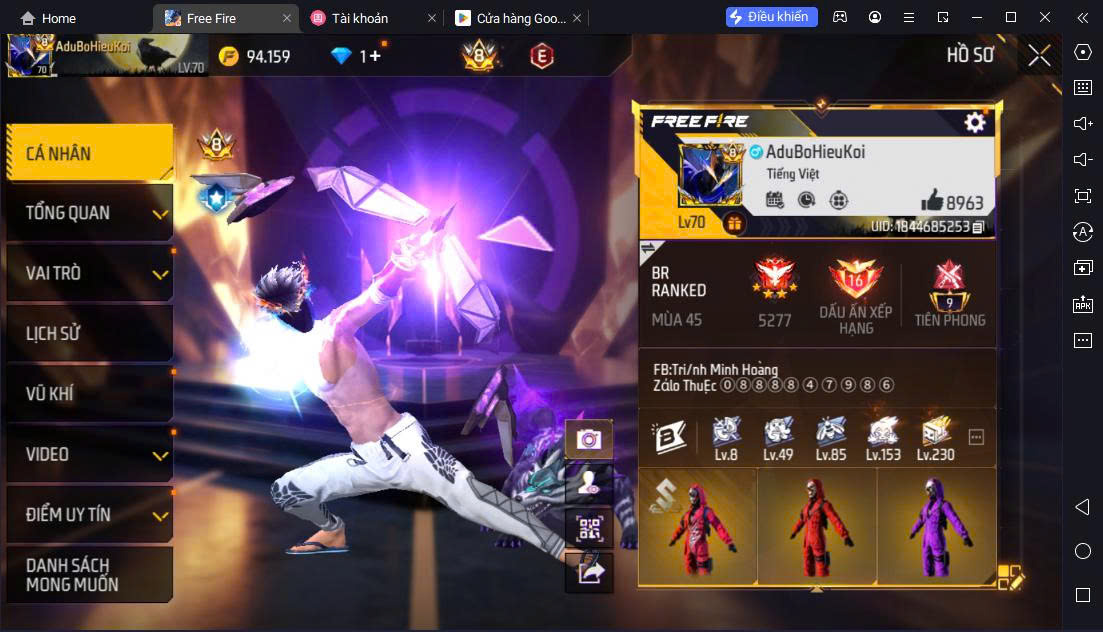The height and width of the screenshot is (632, 1103).
Task: Open profile settings gear icon
Action: pos(975,122)
